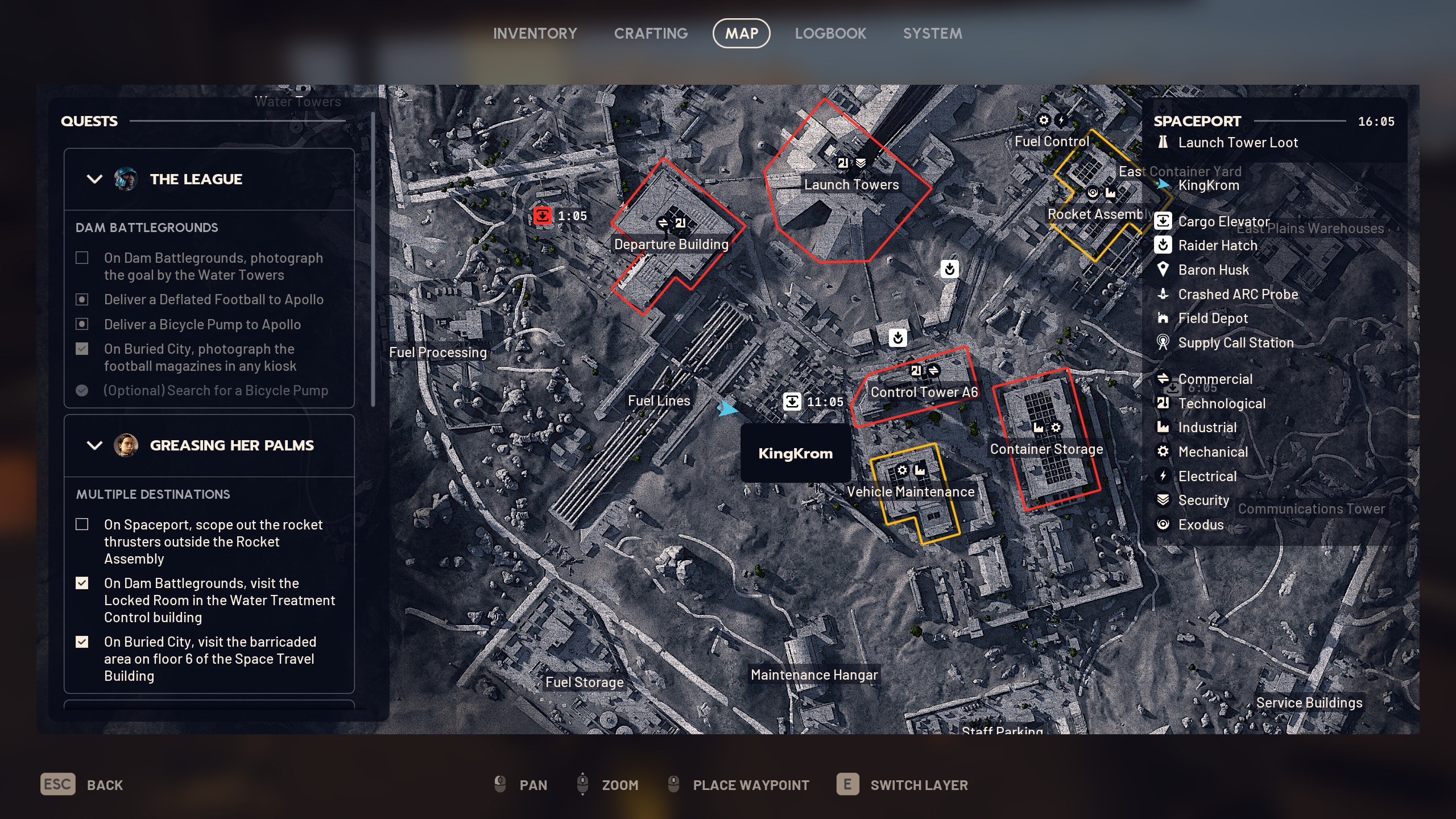Screen dimensions: 1456x819
Task: Open the LOGBOOK tab
Action: pos(831,33)
